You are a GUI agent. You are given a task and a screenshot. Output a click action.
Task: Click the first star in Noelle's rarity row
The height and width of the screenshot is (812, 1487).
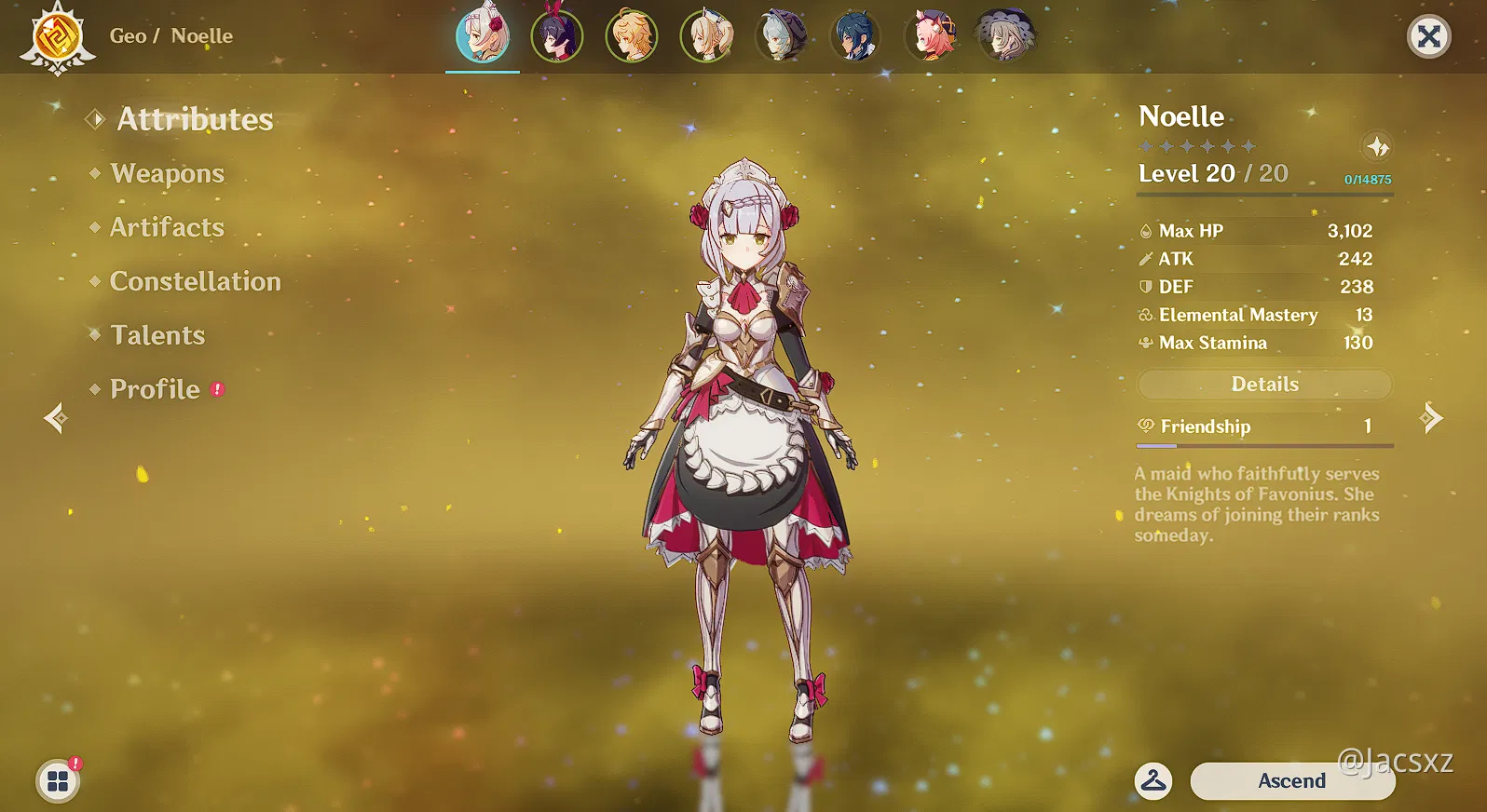pyautogui.click(x=1148, y=146)
